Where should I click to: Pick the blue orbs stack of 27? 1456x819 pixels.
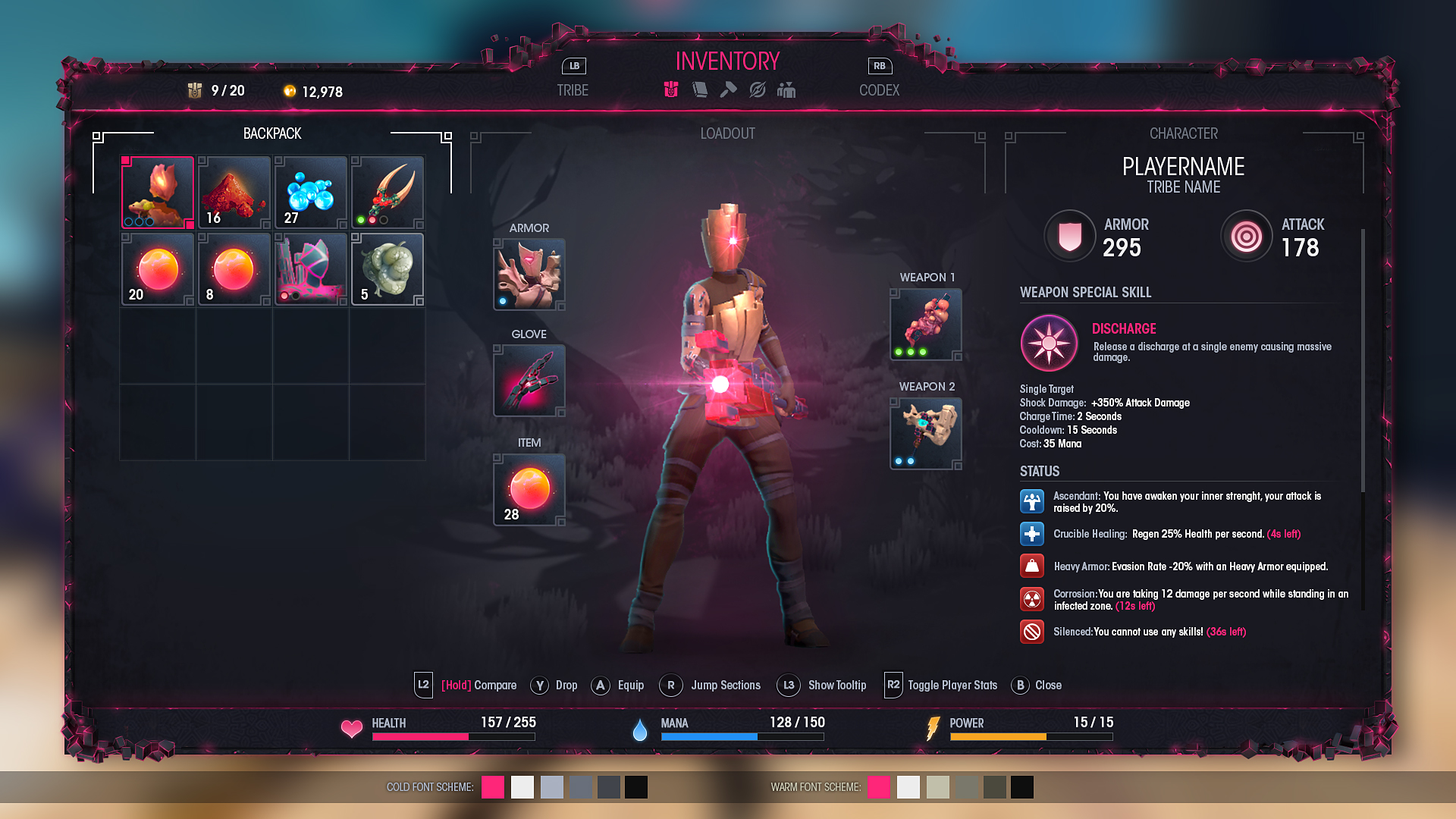311,193
